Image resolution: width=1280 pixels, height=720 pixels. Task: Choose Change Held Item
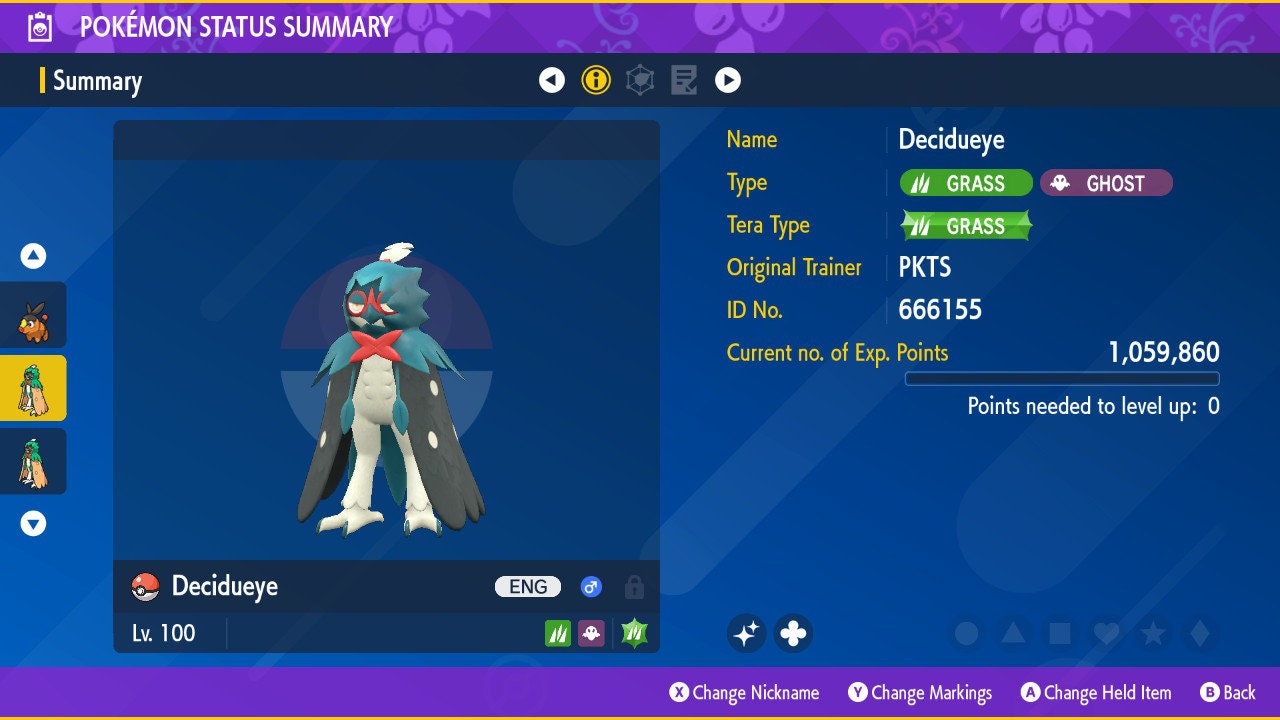[x=1095, y=693]
